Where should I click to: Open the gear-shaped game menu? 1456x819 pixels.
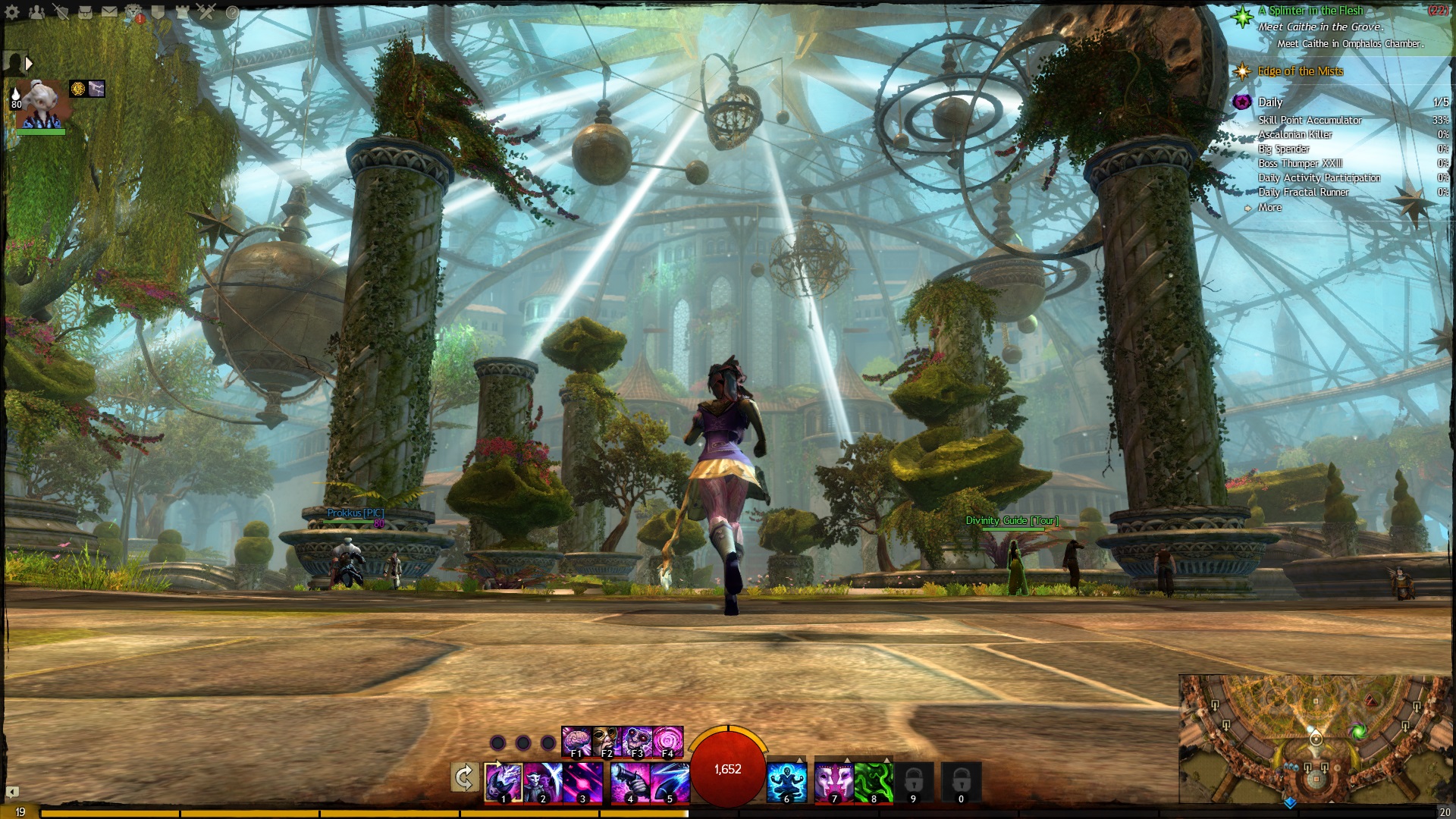(12, 12)
